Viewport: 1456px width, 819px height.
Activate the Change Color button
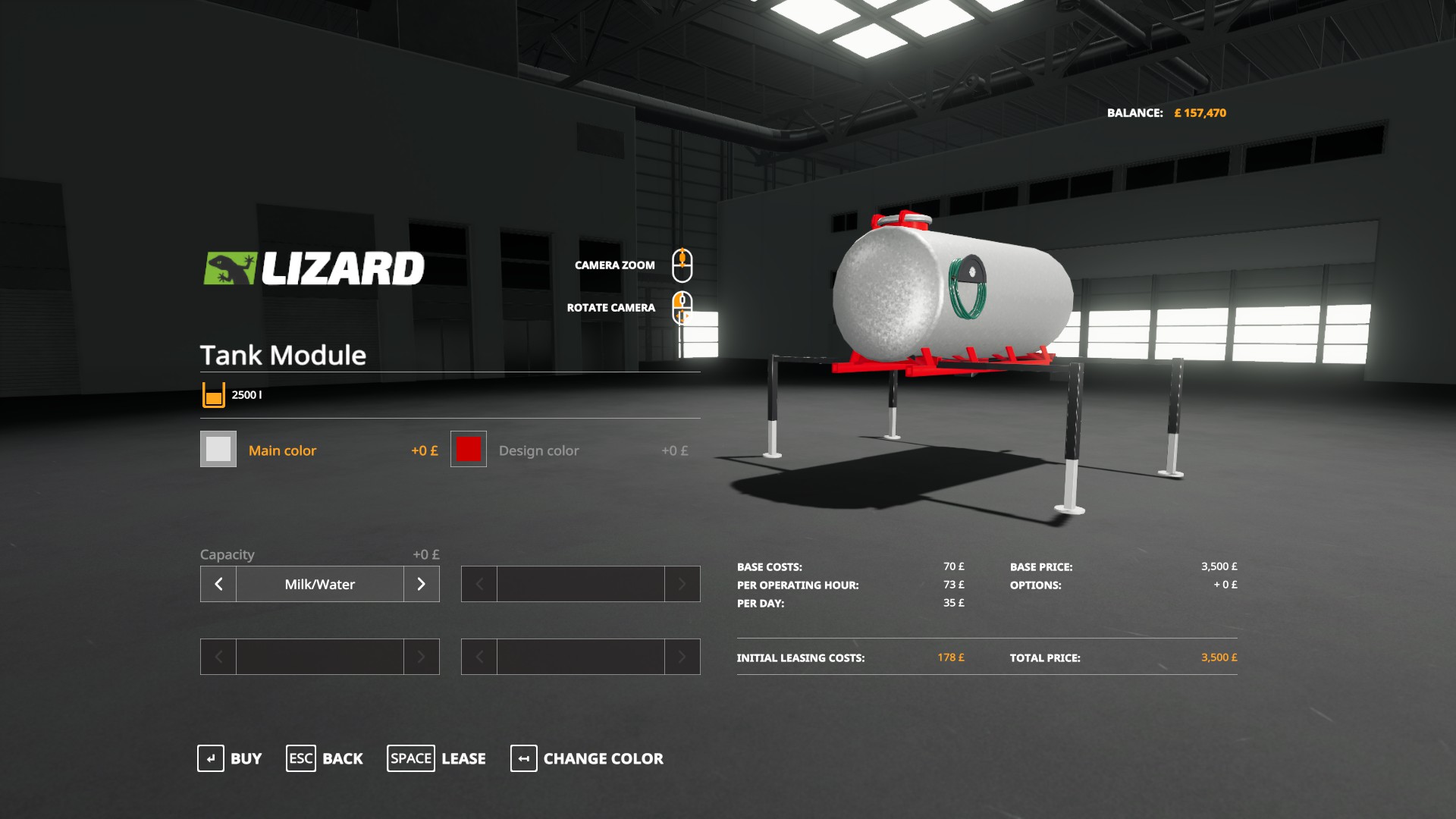587,758
